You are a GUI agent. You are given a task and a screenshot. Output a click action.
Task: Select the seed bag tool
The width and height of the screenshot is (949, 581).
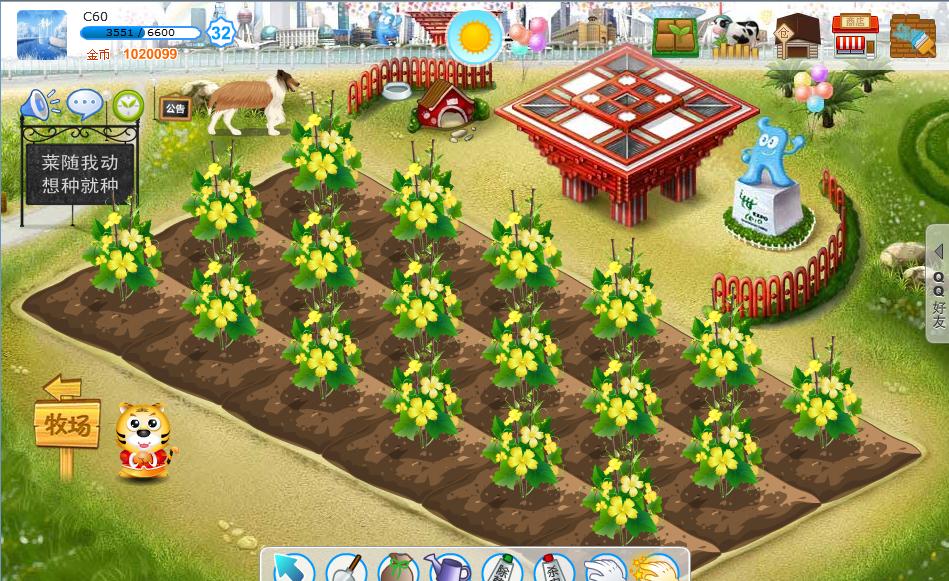[398, 568]
